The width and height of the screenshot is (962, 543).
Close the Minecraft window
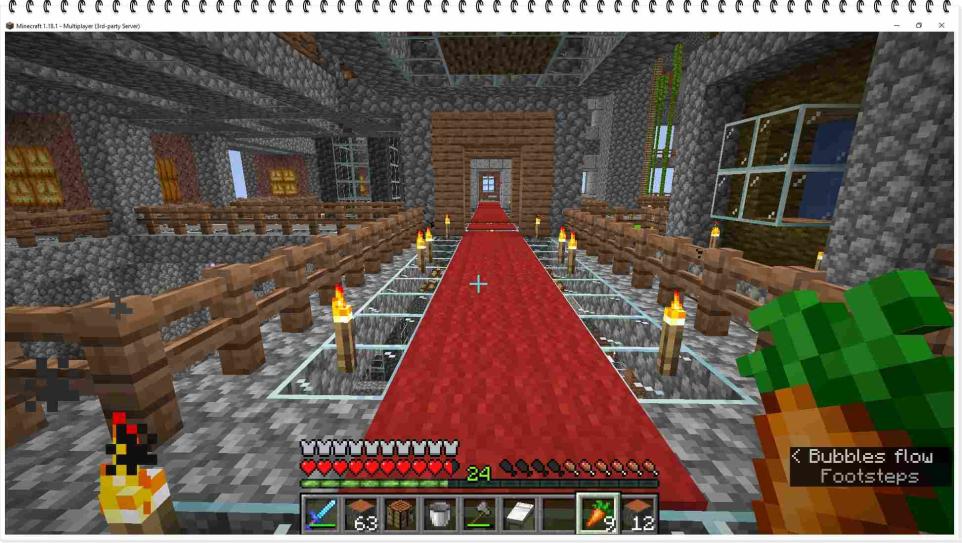click(941, 25)
